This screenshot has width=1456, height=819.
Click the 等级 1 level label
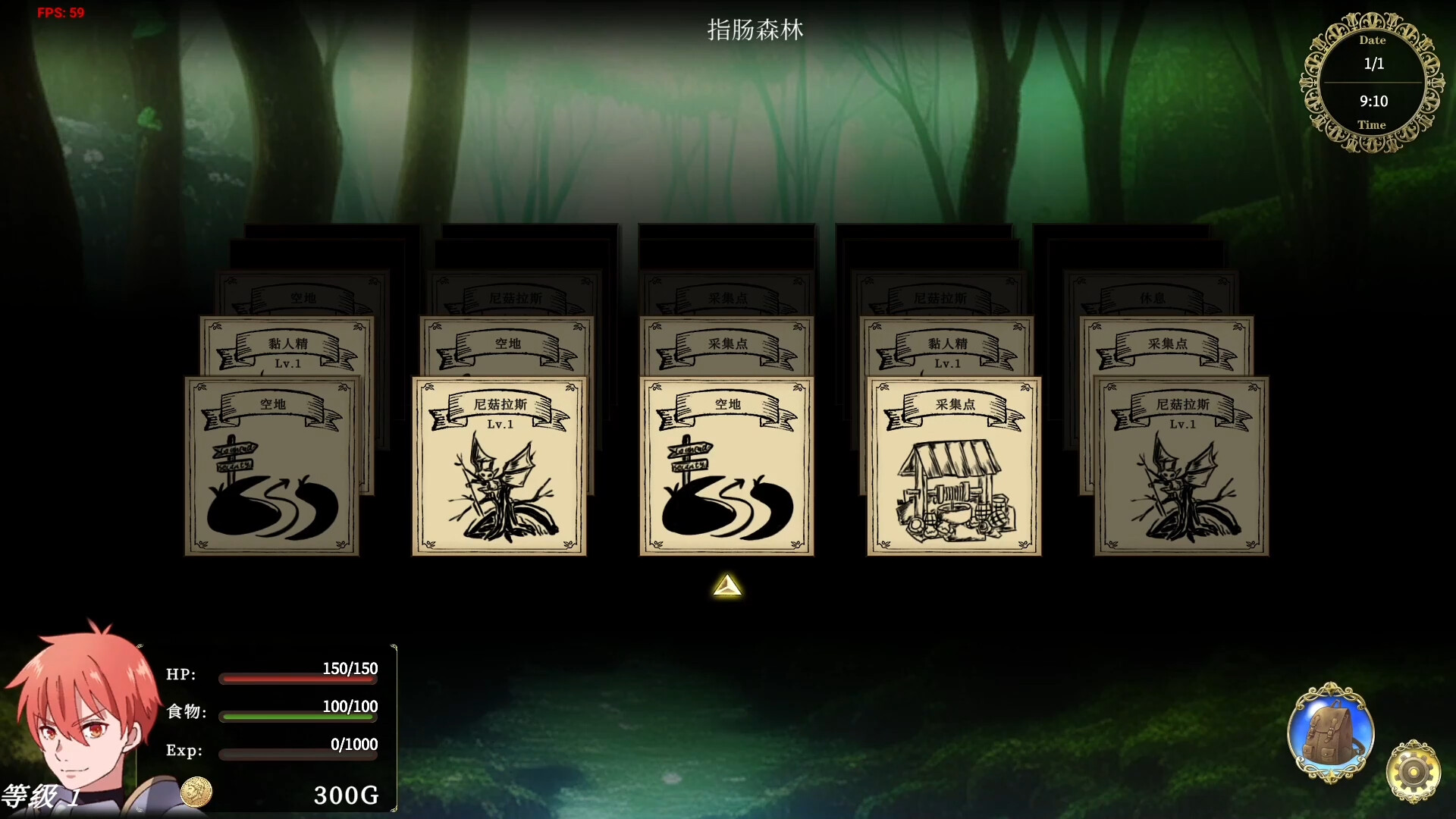pyautogui.click(x=42, y=796)
